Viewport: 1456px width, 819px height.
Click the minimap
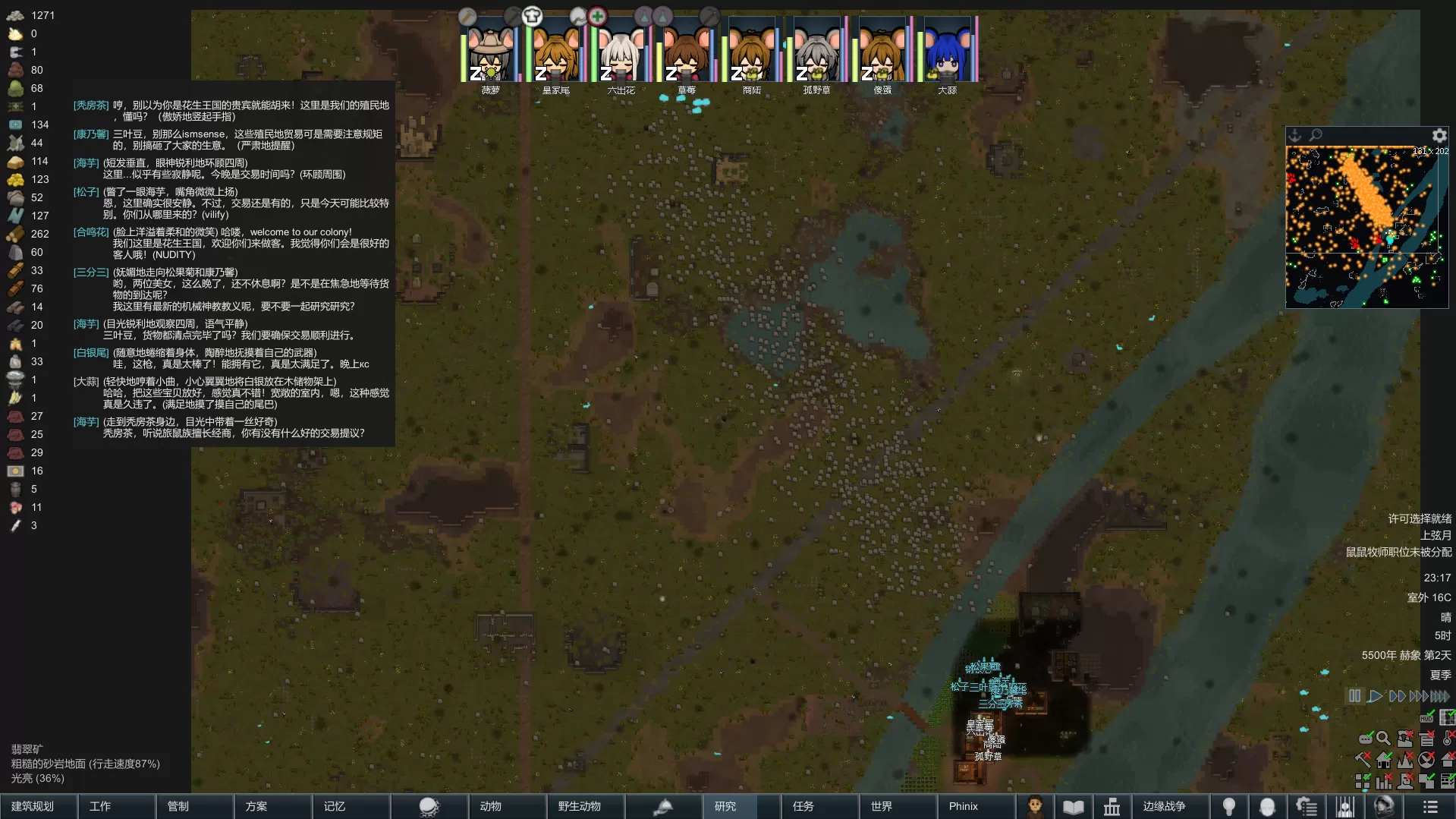pyautogui.click(x=1366, y=226)
